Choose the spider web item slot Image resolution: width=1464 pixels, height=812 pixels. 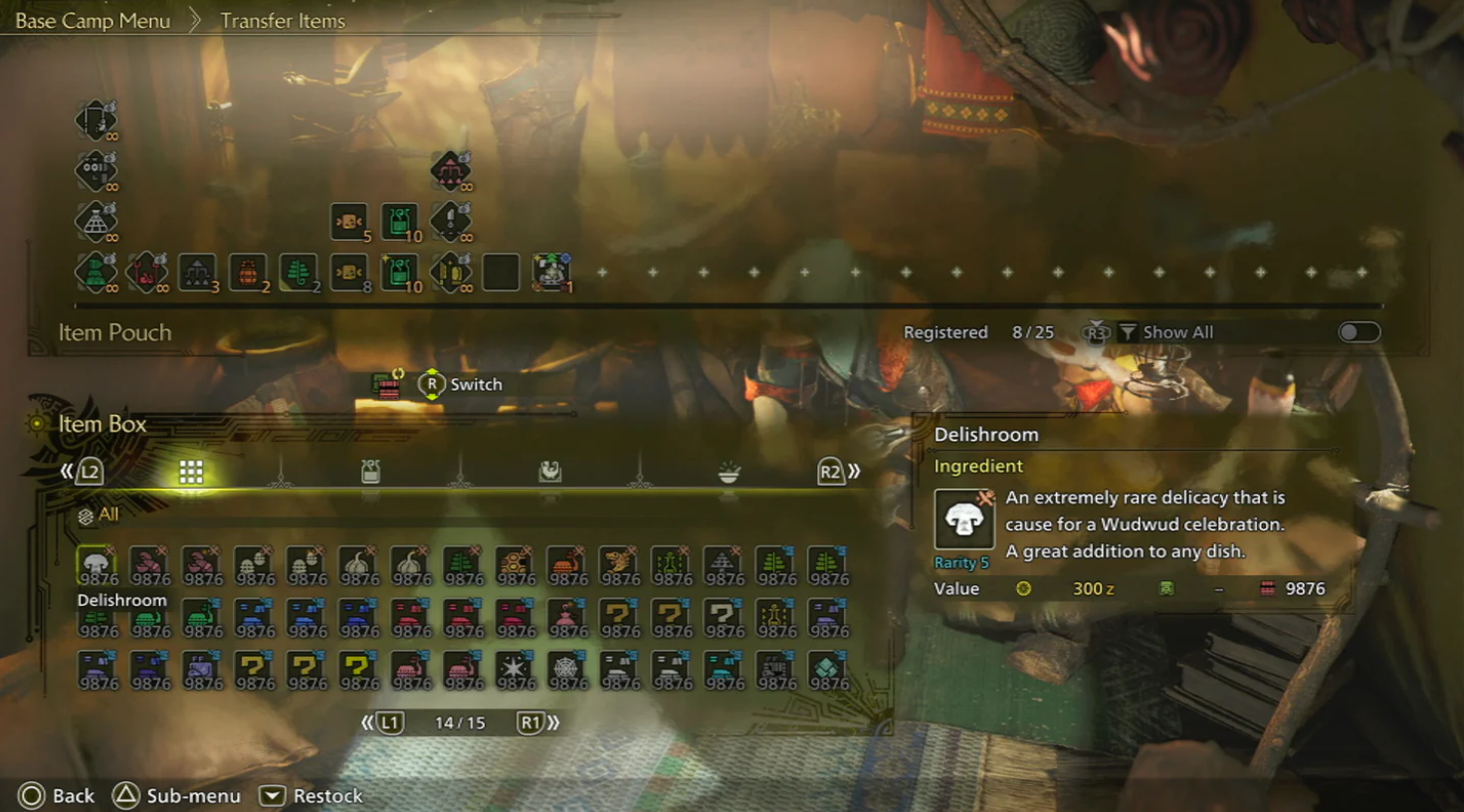(566, 670)
